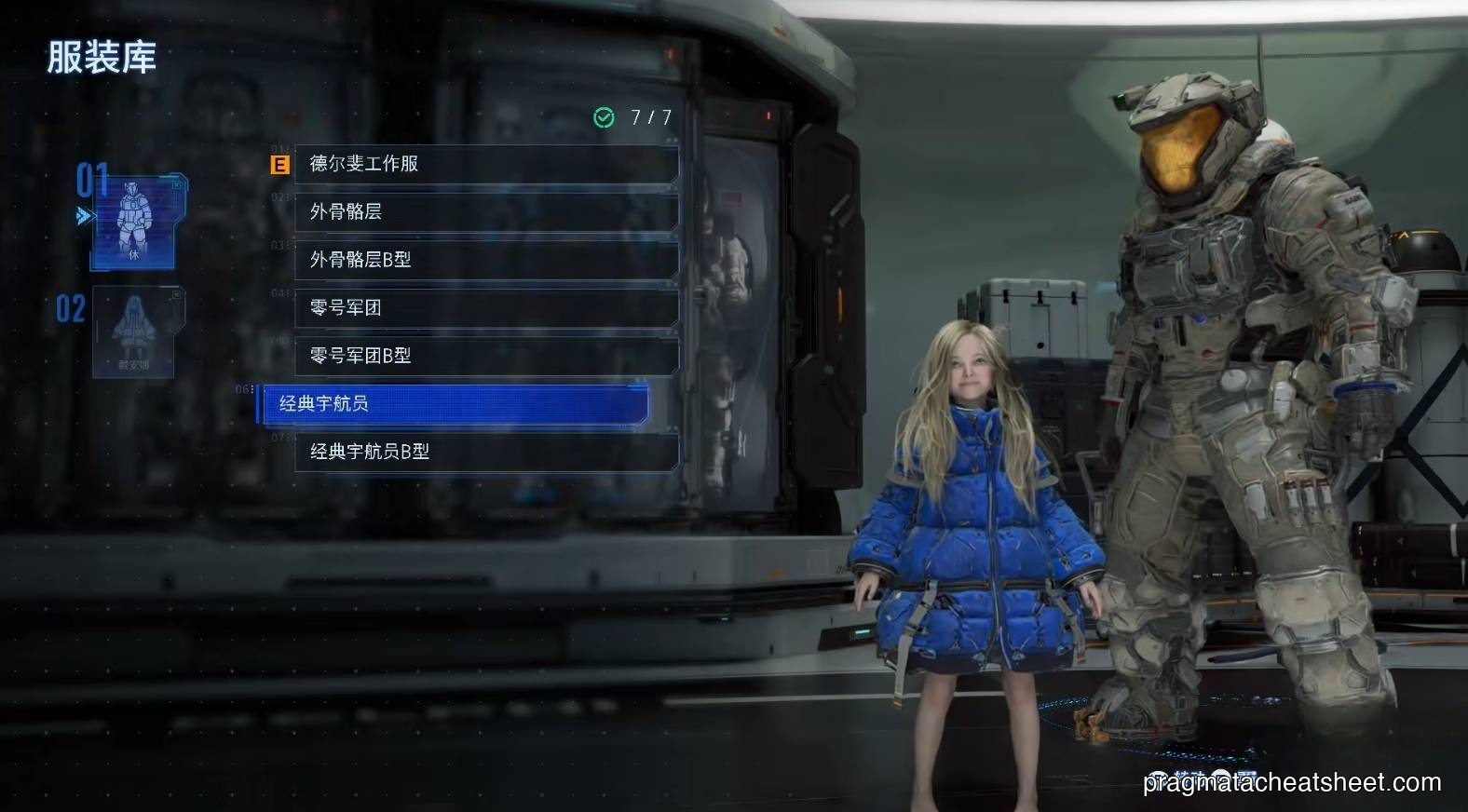Select the highlighted 经典宇航员 outfit
The image size is (1468, 812).
454,404
